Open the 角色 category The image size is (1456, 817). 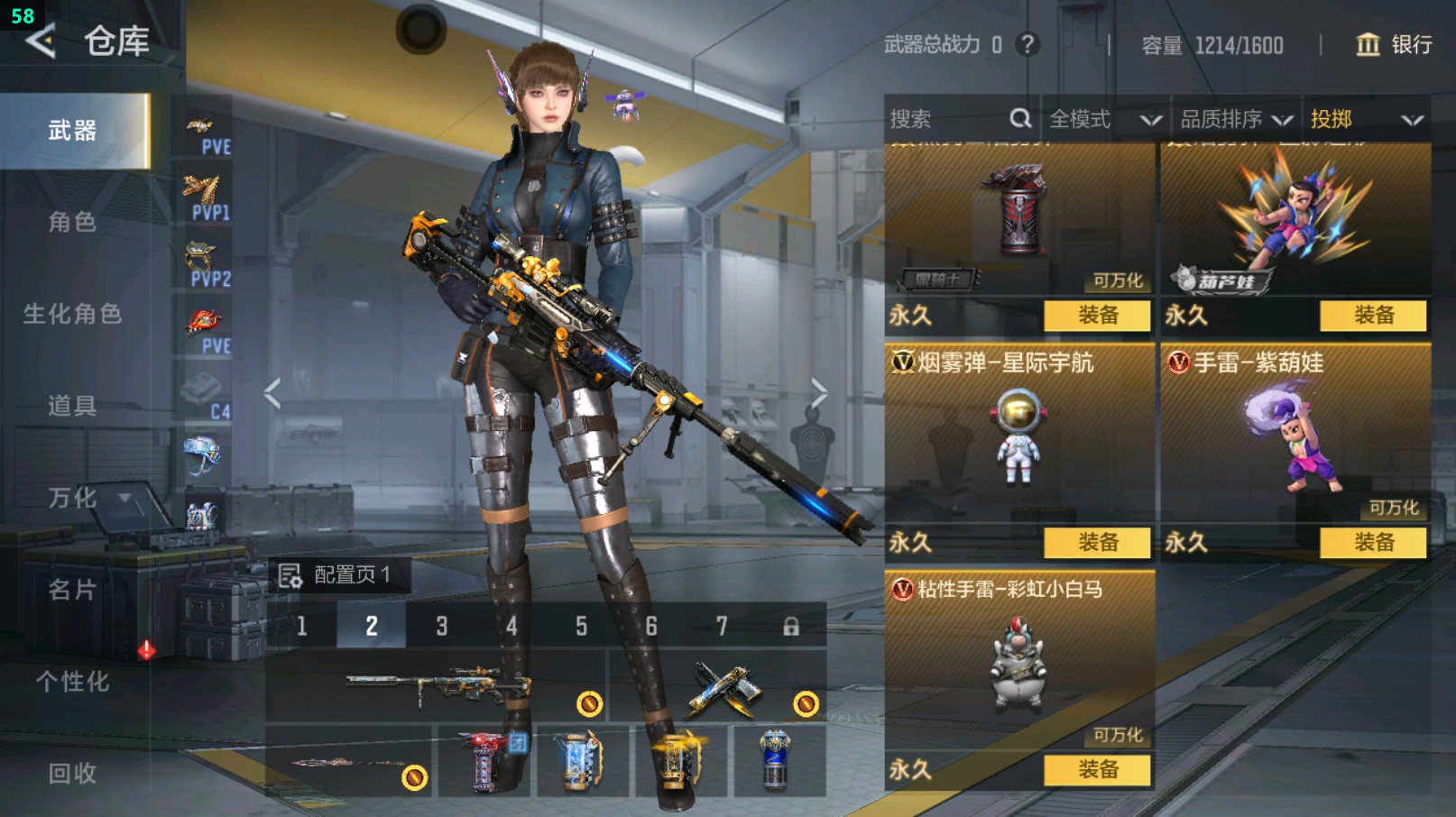coord(72,222)
